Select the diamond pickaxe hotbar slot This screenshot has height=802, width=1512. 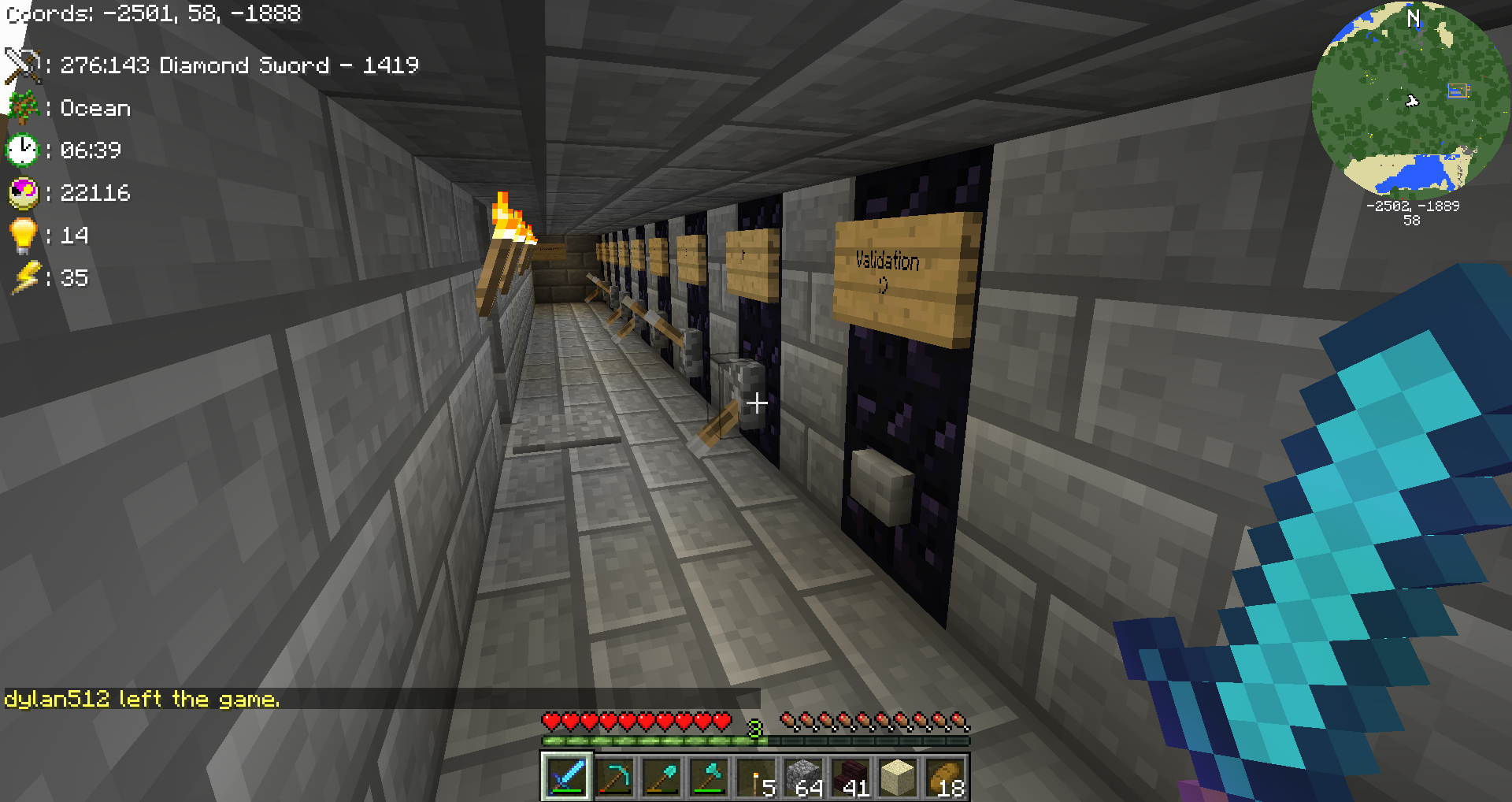click(x=614, y=777)
